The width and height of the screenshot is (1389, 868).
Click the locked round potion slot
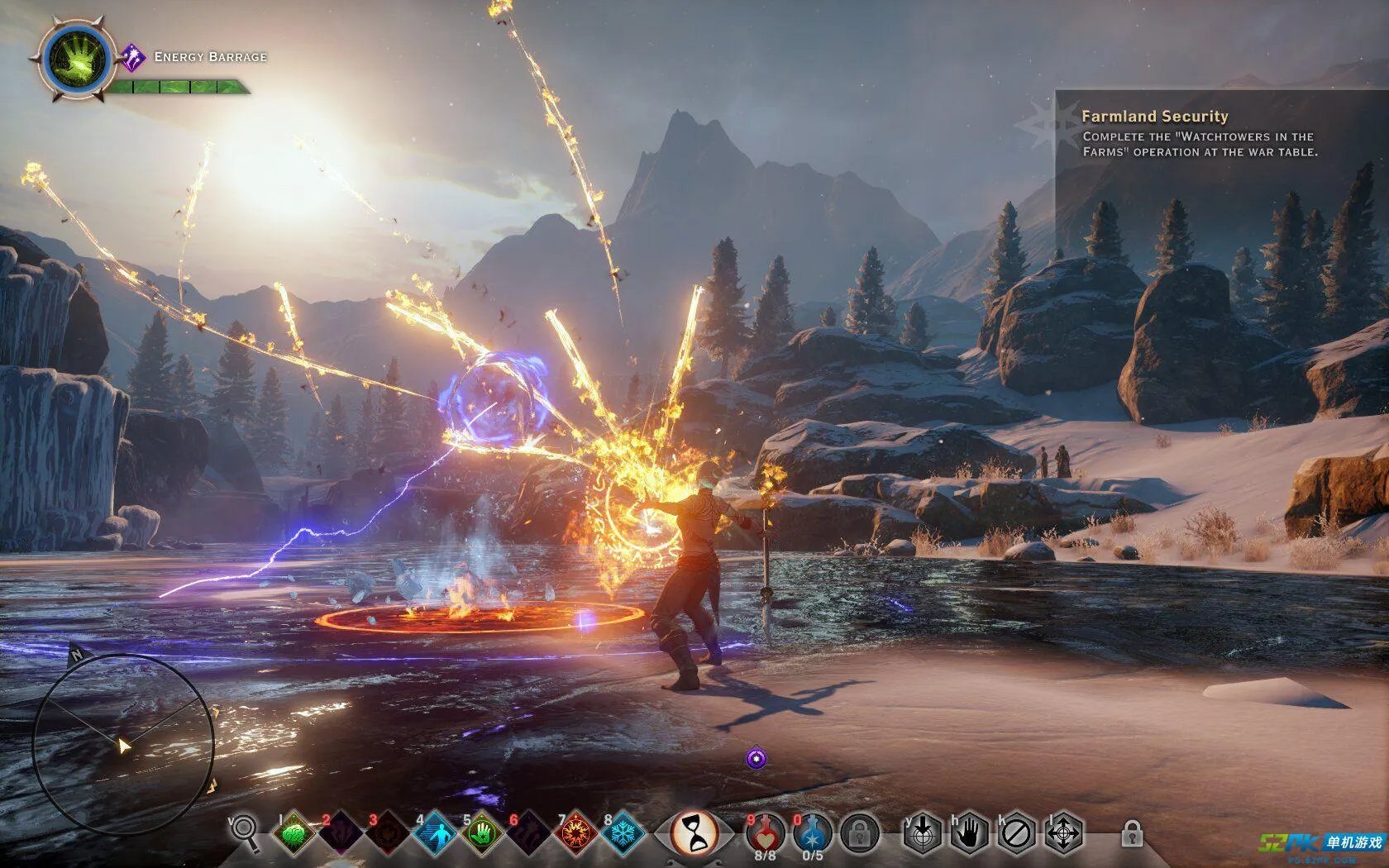coord(859,833)
